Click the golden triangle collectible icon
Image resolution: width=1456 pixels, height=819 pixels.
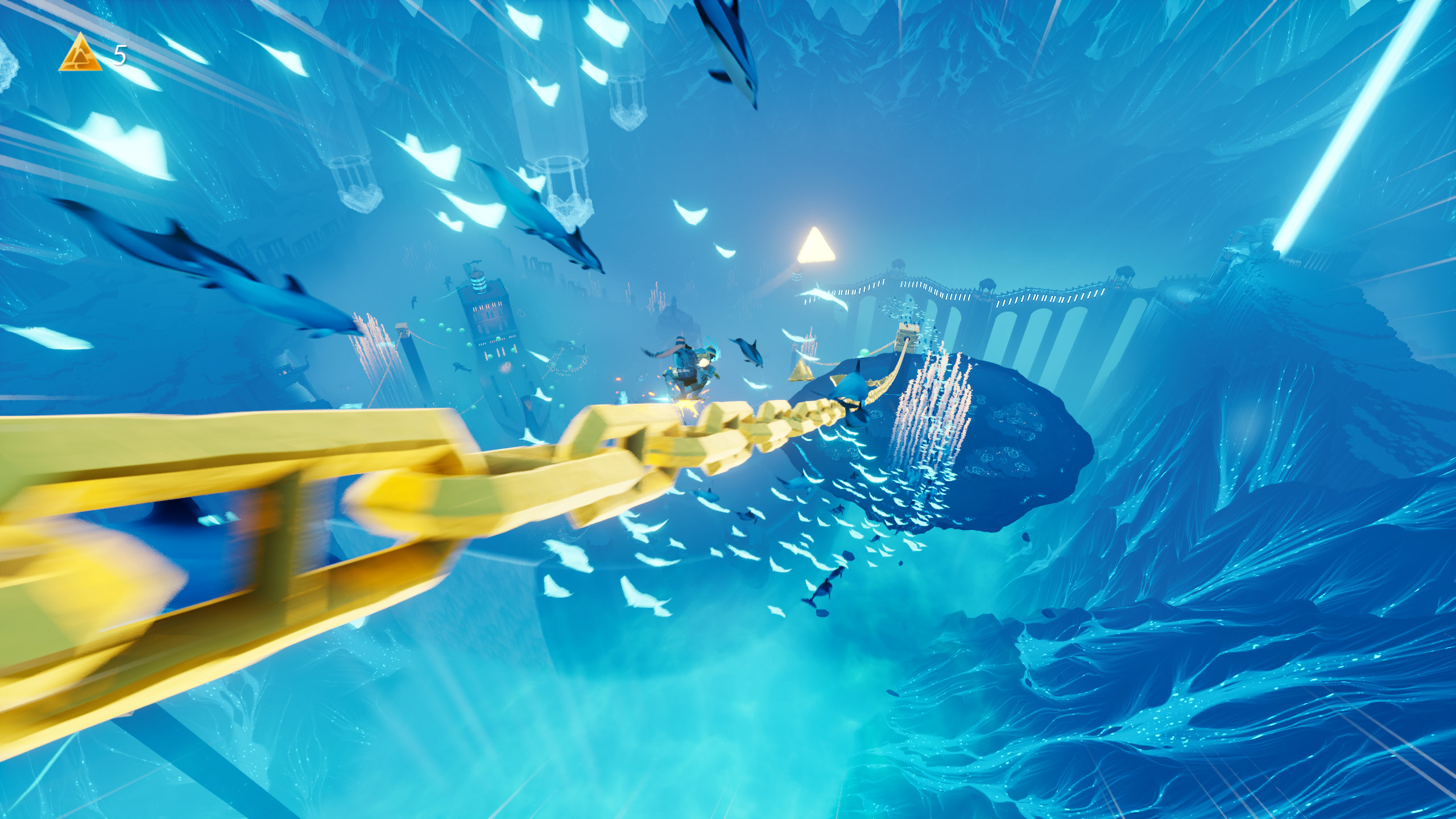coord(80,54)
